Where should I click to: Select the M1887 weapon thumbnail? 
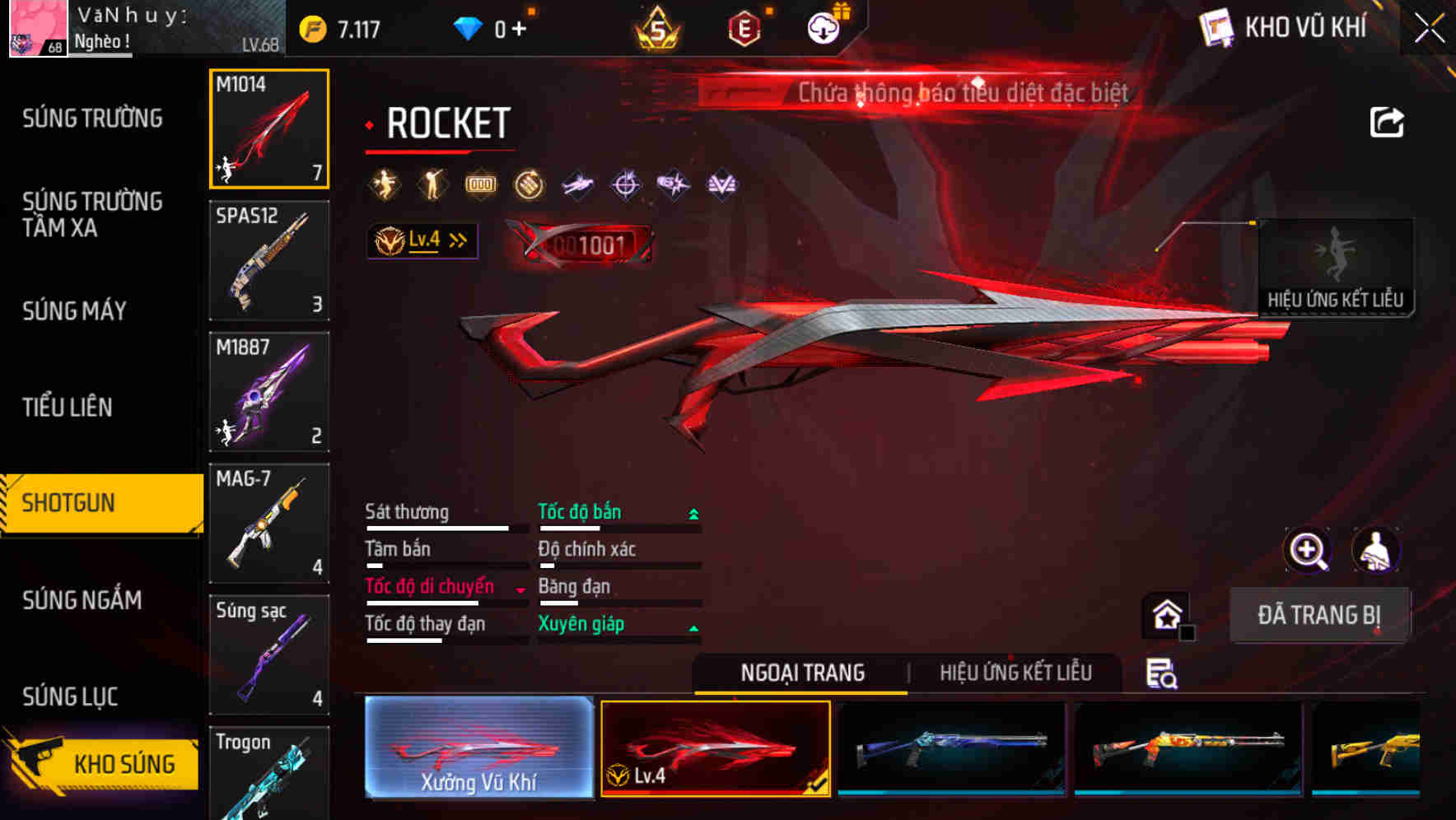(x=269, y=393)
